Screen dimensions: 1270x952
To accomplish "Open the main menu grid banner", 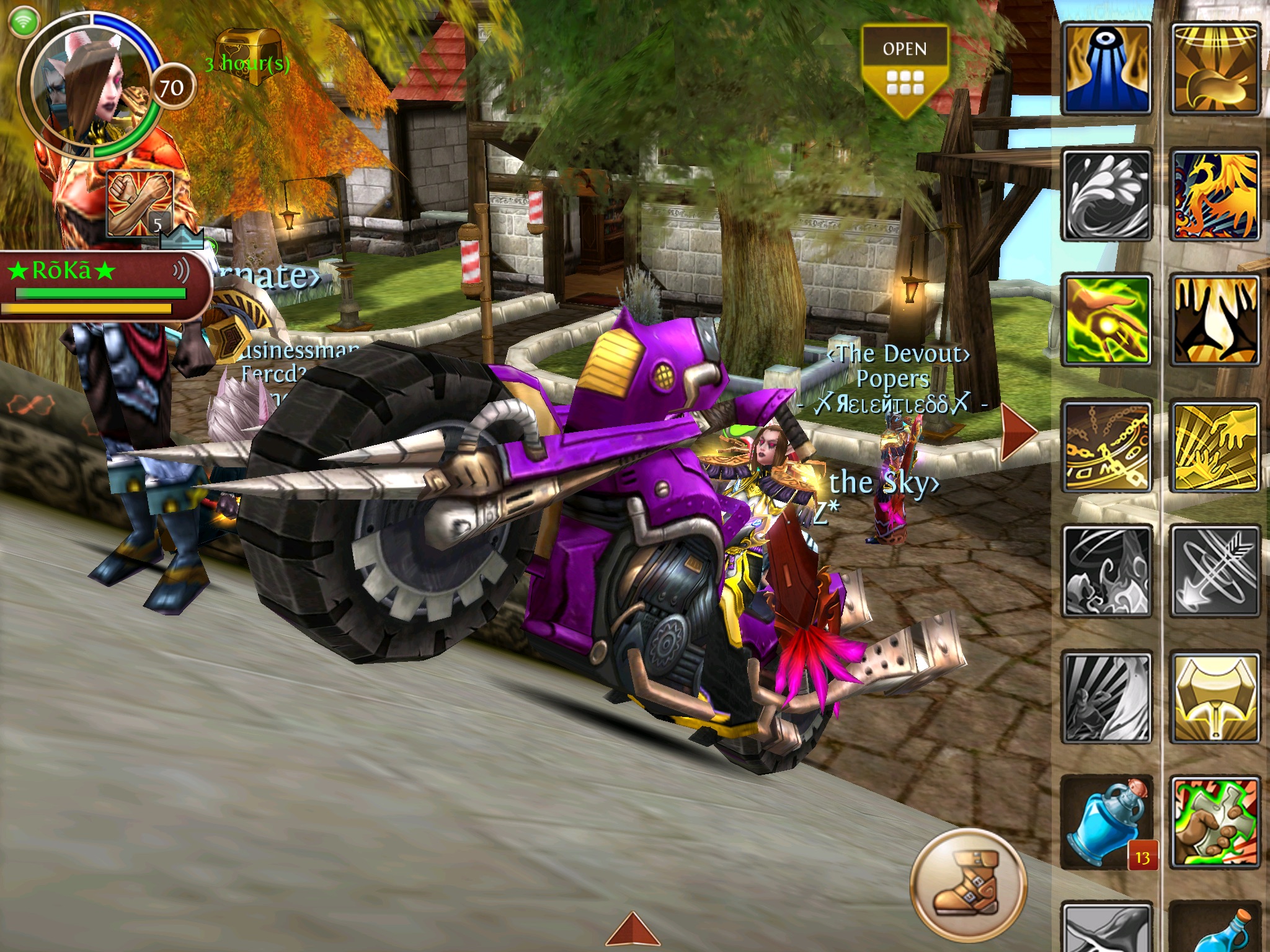I will 905,69.
